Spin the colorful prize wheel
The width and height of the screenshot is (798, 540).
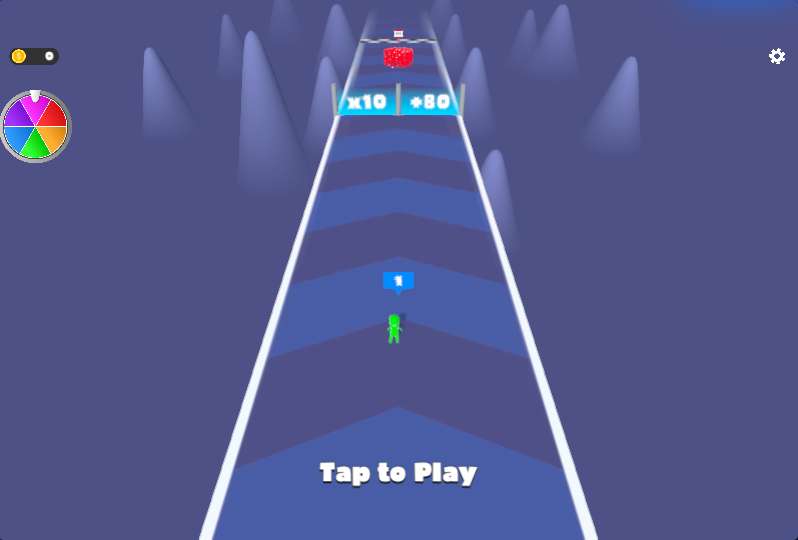35,127
